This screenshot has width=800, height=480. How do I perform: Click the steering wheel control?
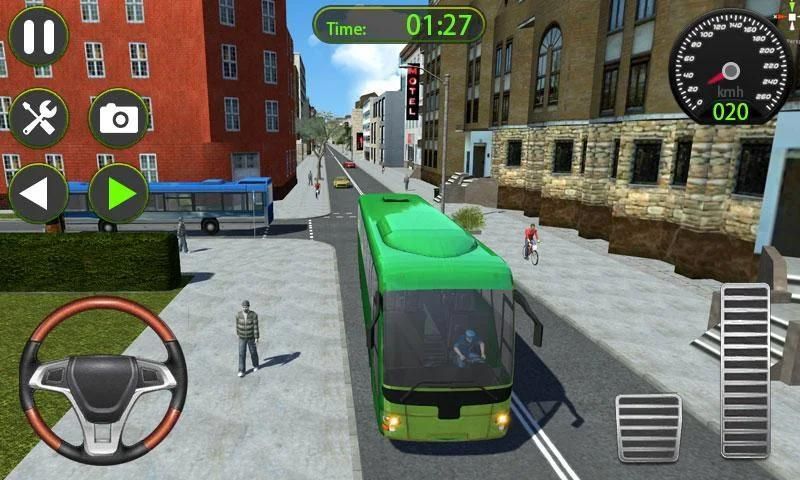(x=102, y=378)
